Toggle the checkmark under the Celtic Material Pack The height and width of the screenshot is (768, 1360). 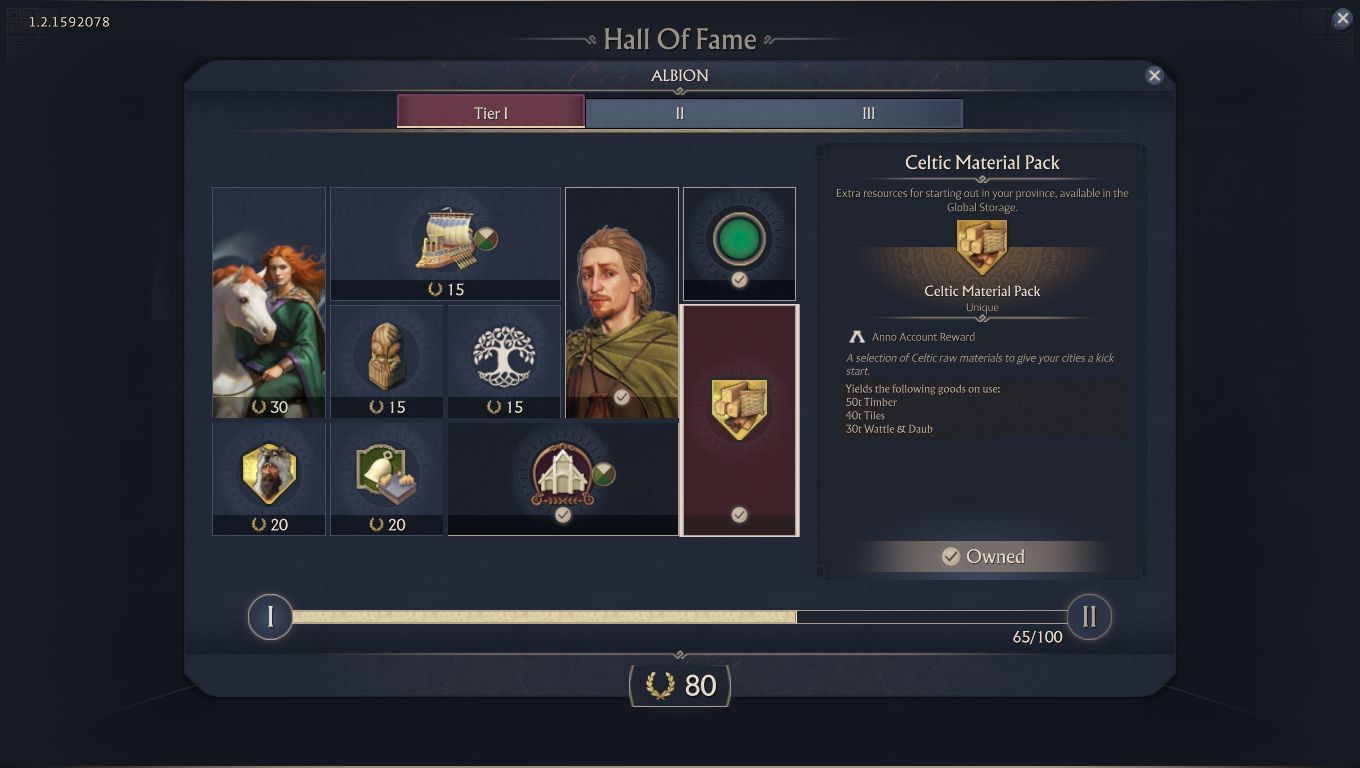[739, 515]
